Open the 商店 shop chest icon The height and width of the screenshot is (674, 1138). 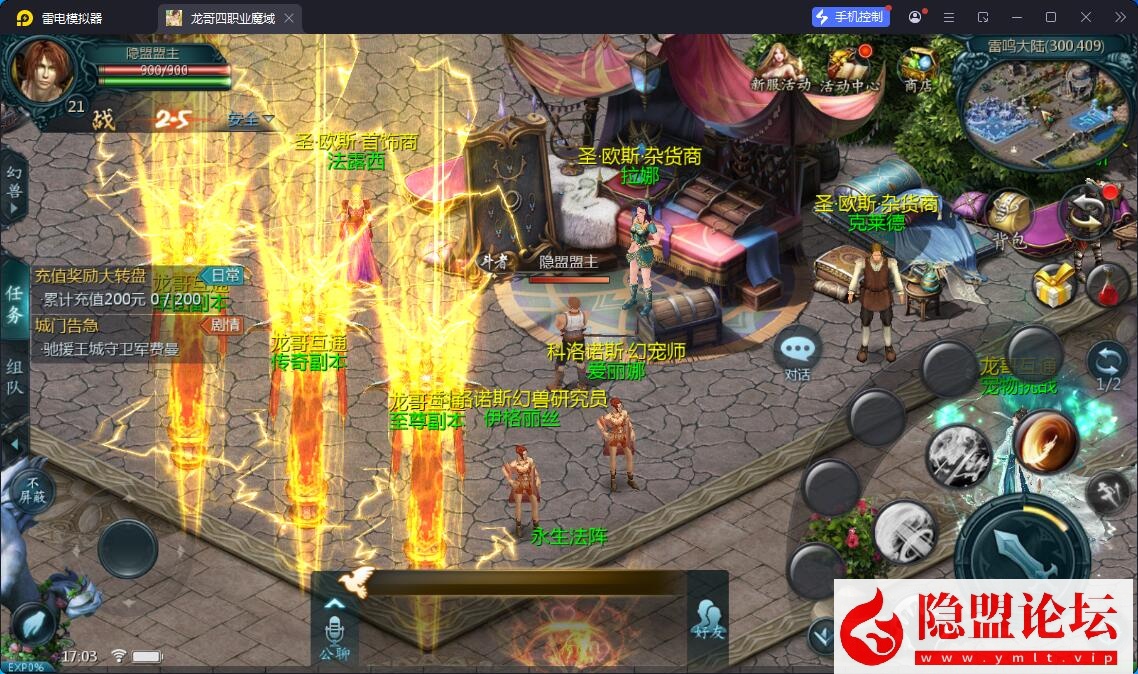point(916,68)
